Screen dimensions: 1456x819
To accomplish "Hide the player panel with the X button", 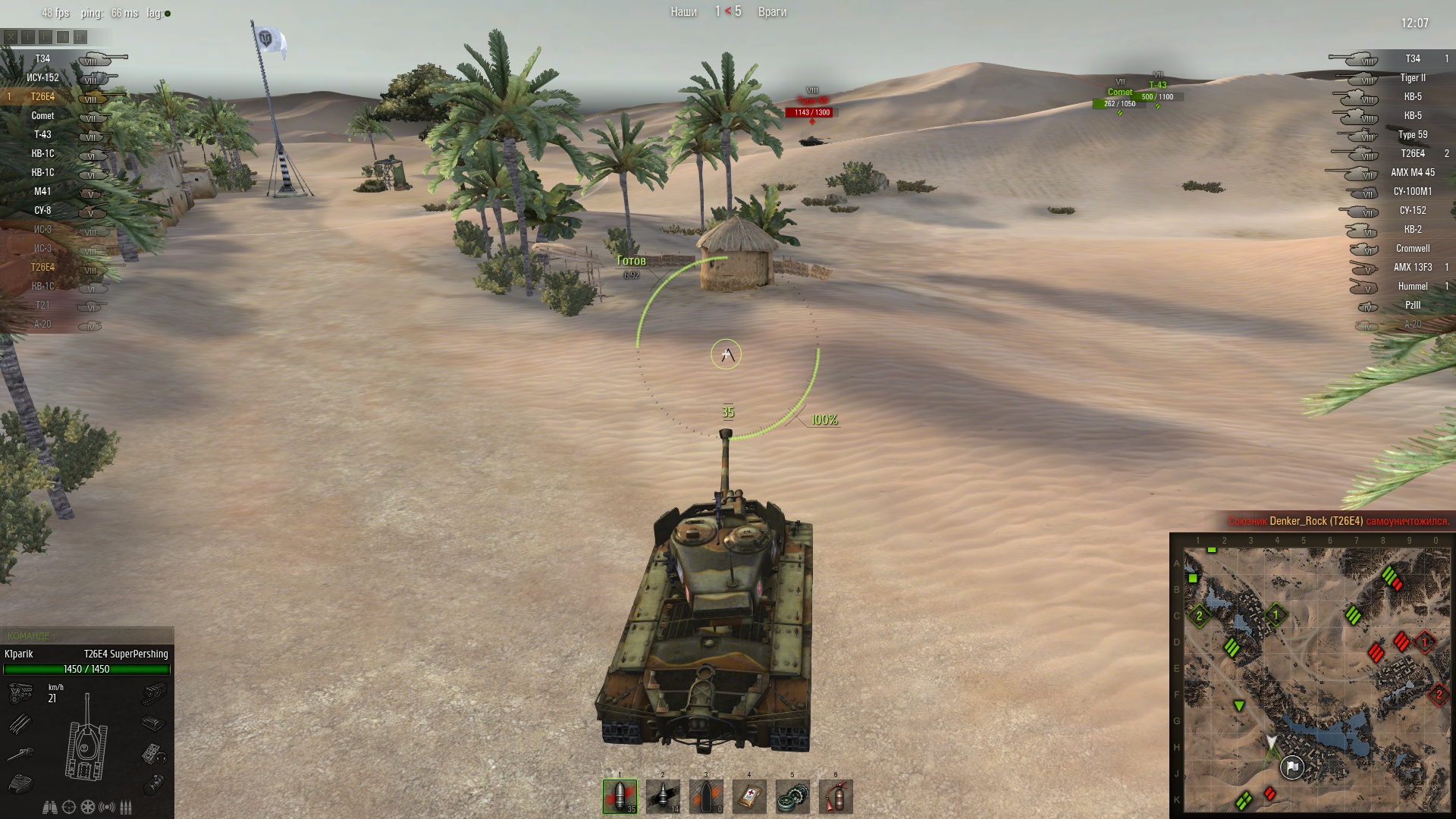I will (11, 36).
